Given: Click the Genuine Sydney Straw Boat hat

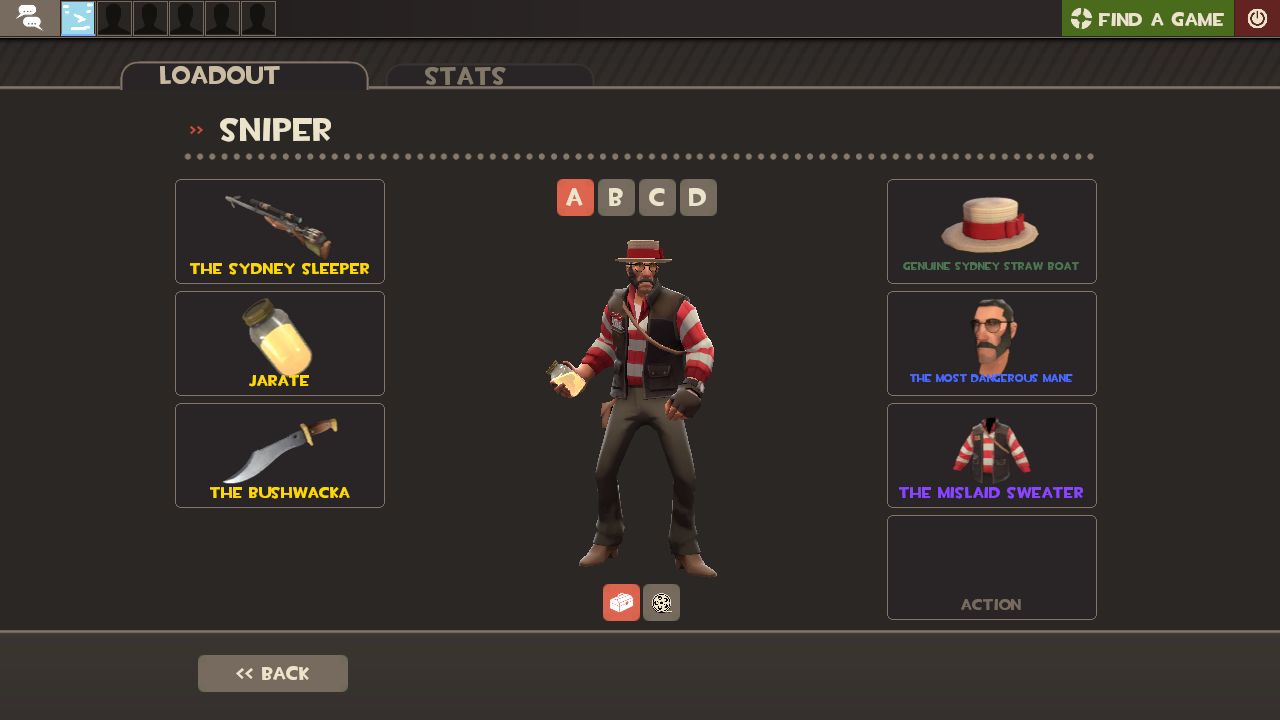Looking at the screenshot, I should pos(991,231).
